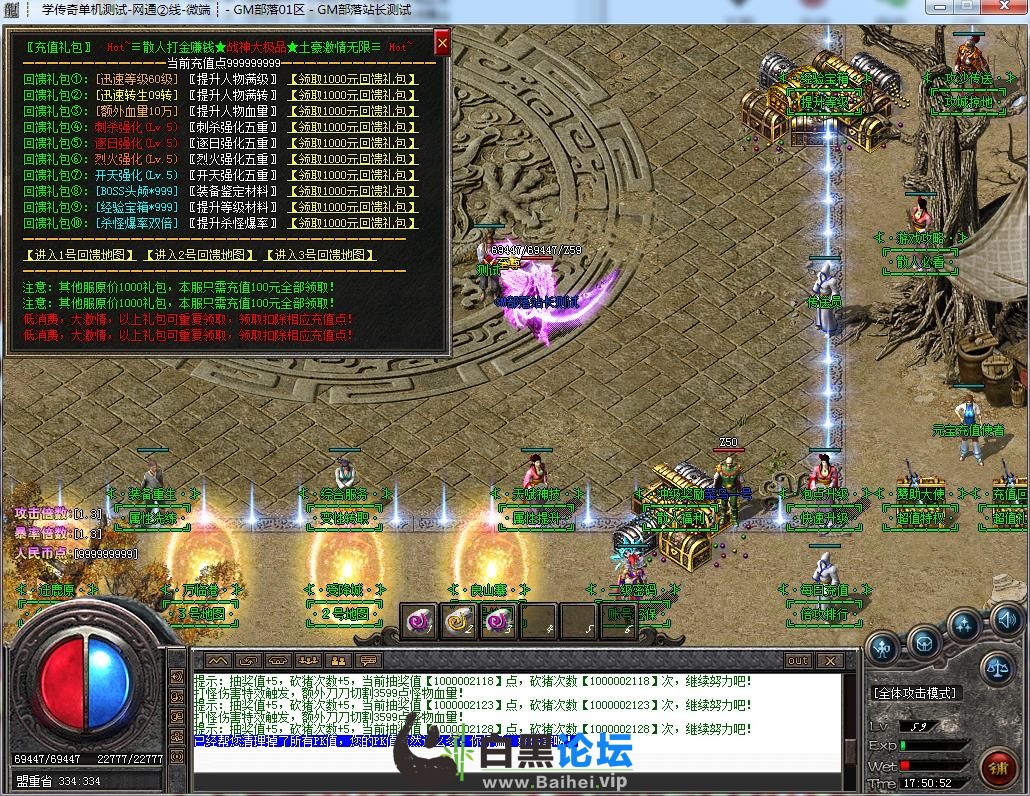Enter the 1号回馈地图 map
1030x796 pixels.
(x=79, y=255)
